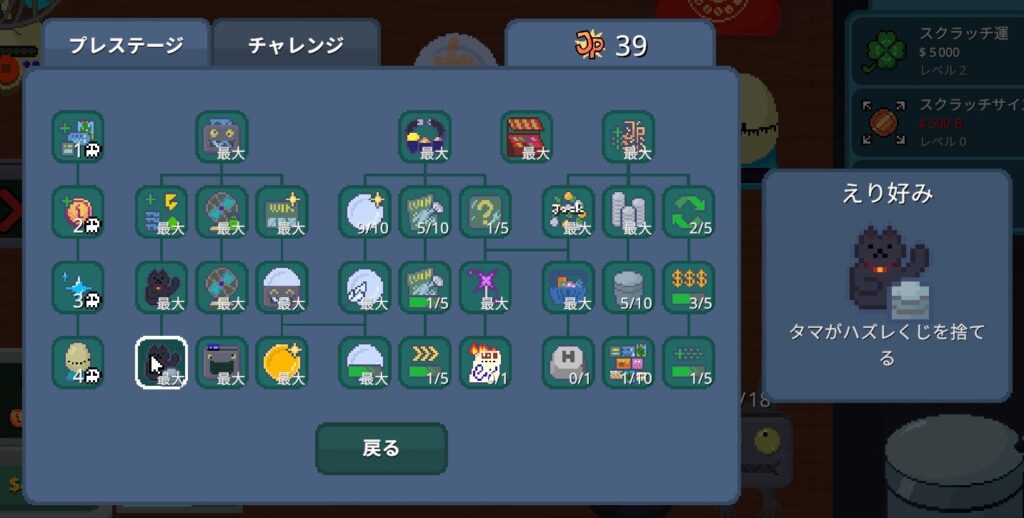Pick the yellow chevron arrows upgrade
1024x518 pixels.
pyautogui.click(x=424, y=361)
